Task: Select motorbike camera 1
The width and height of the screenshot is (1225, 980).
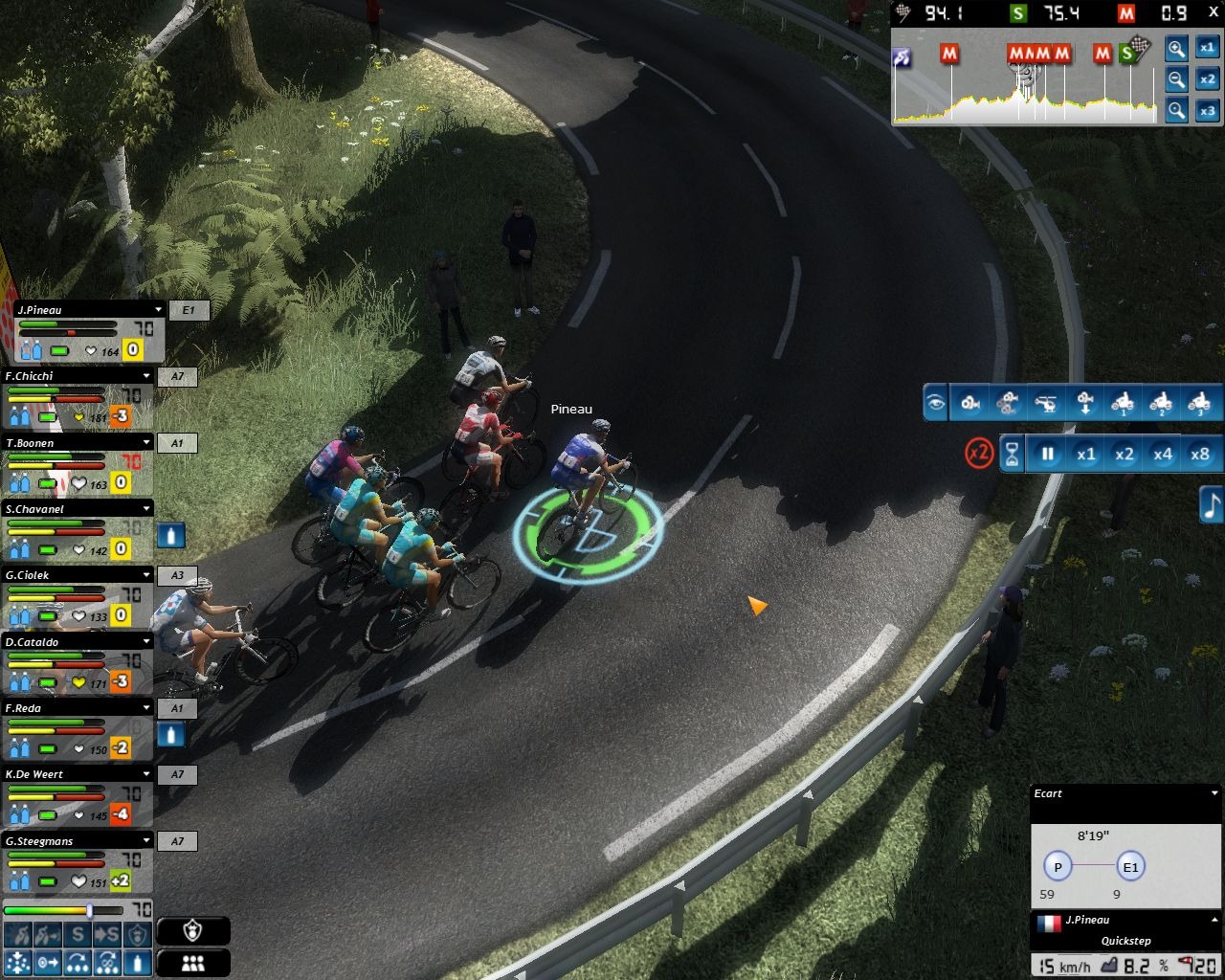Action: [x=1123, y=403]
